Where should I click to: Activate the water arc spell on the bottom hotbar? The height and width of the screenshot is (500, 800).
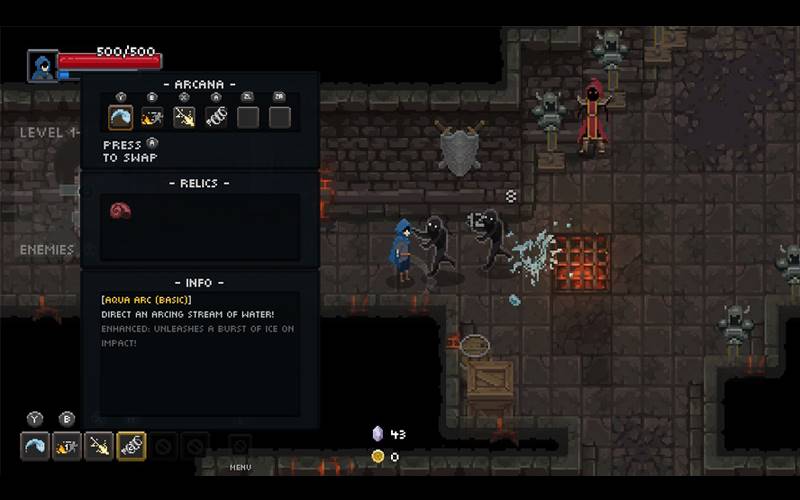pyautogui.click(x=35, y=446)
